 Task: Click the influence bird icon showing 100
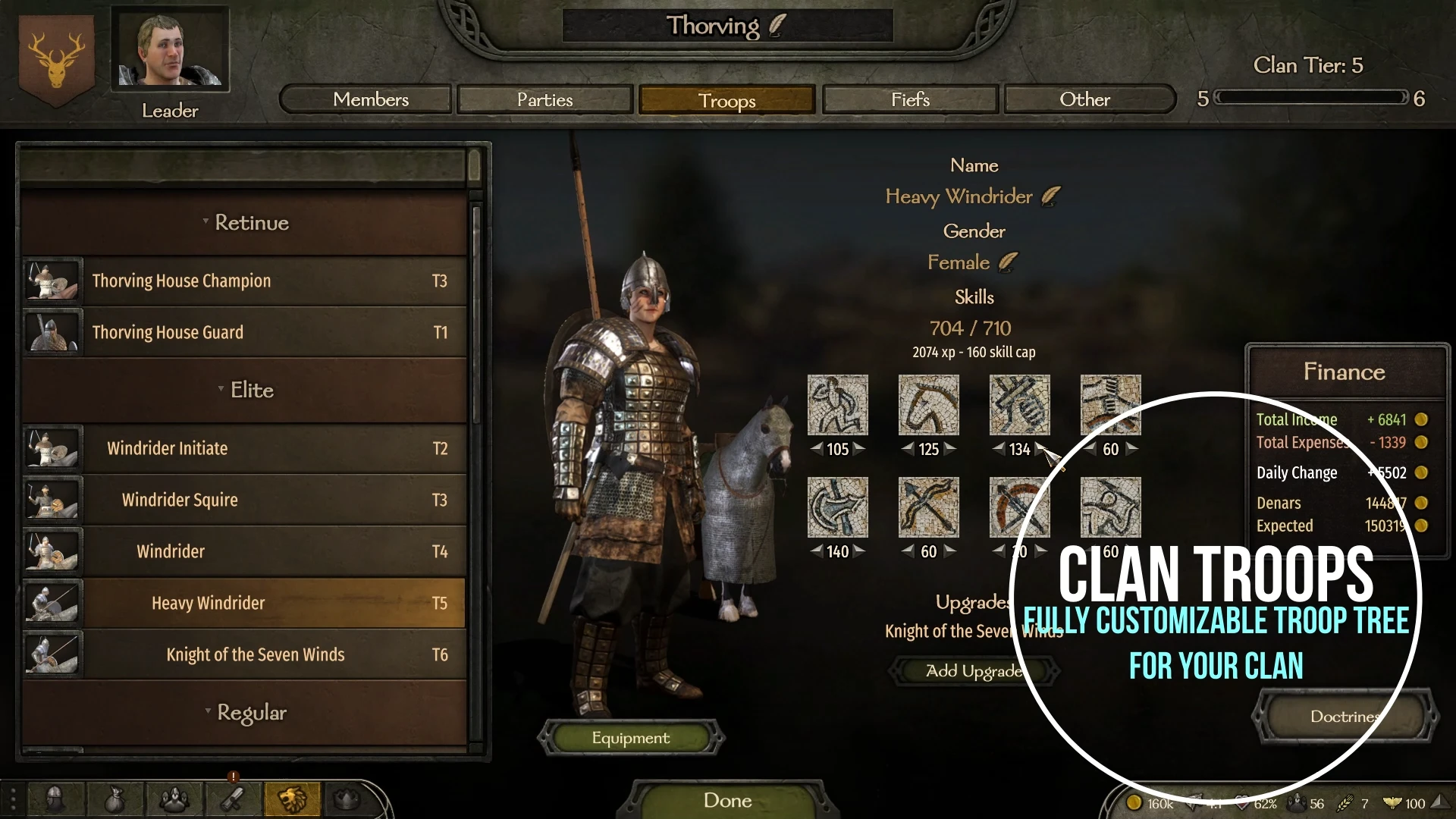coord(1392,802)
